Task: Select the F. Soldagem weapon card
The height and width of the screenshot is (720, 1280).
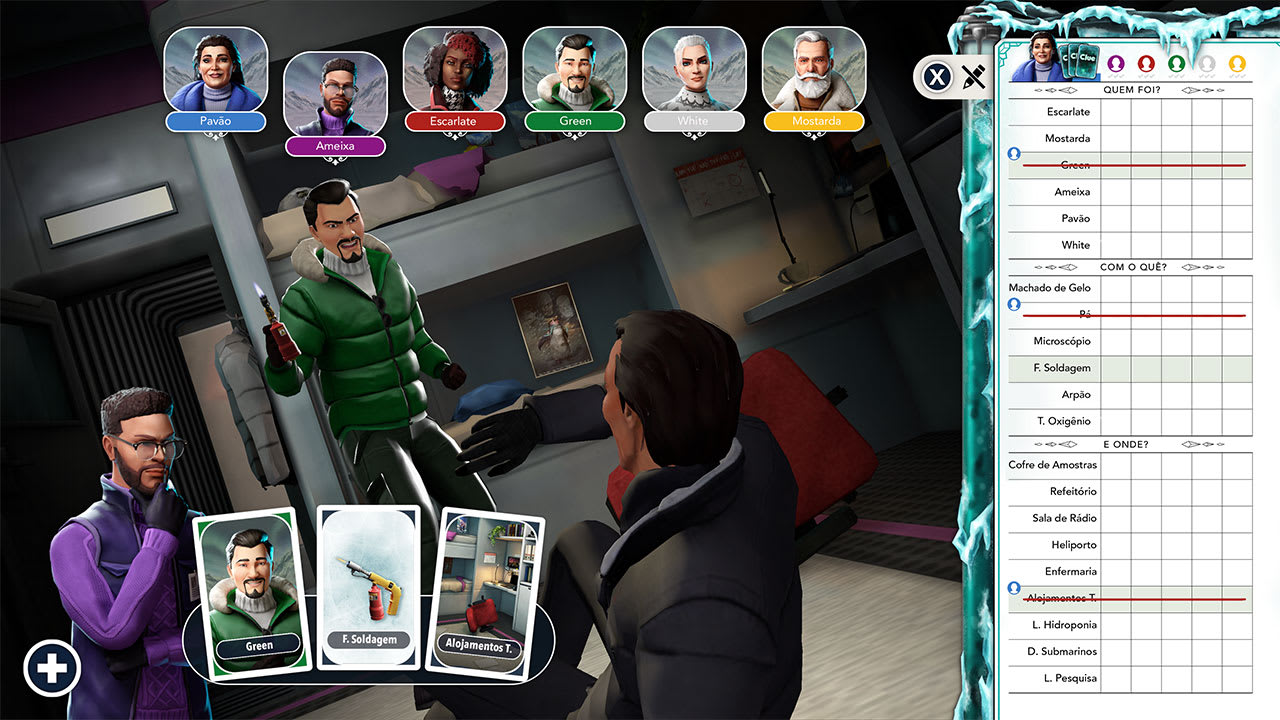Action: tap(367, 585)
